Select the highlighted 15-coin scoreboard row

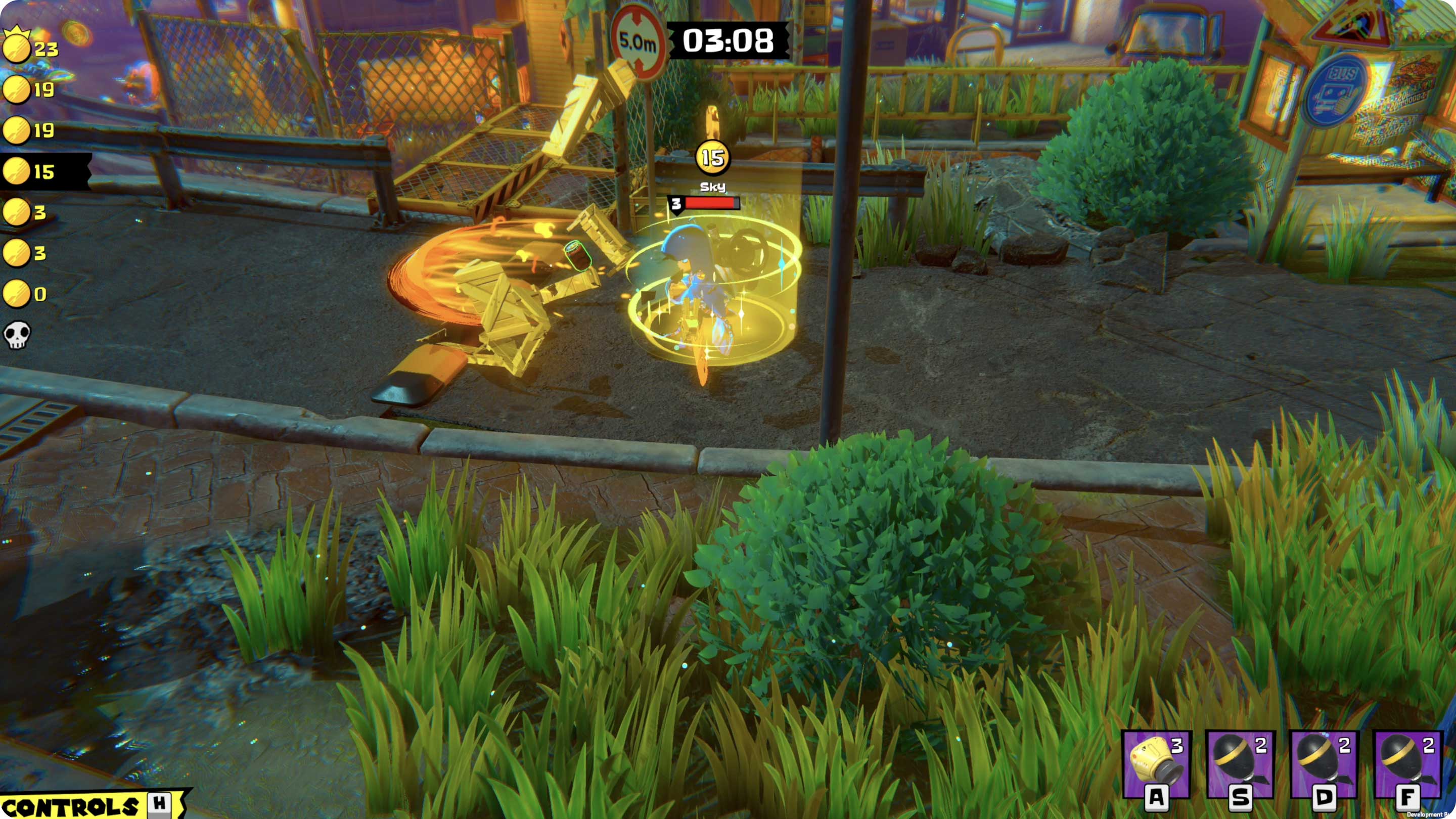coord(42,171)
